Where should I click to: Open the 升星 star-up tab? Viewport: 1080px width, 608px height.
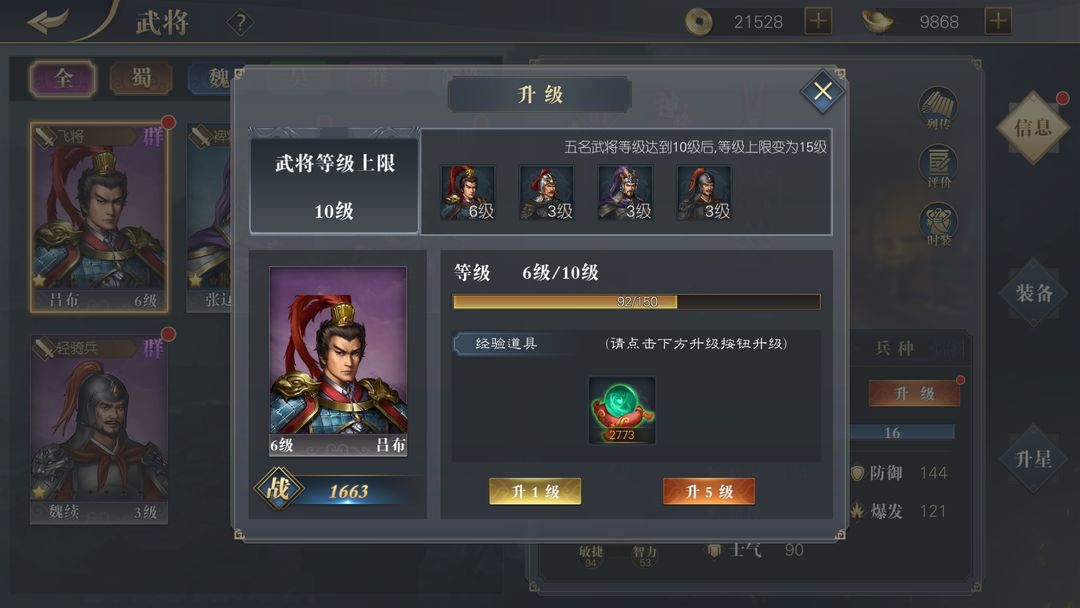pos(1034,459)
